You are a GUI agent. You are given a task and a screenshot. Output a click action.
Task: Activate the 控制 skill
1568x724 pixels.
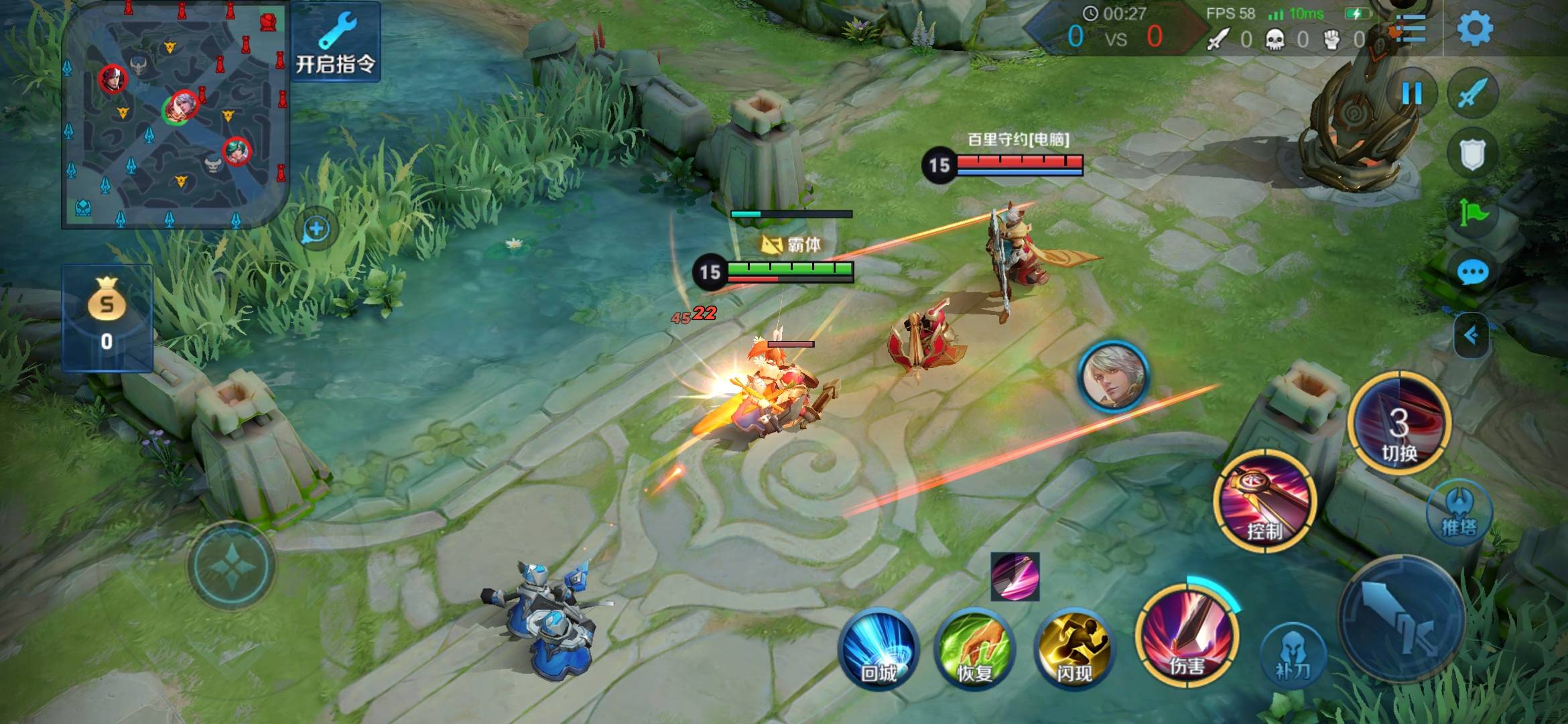(1264, 501)
